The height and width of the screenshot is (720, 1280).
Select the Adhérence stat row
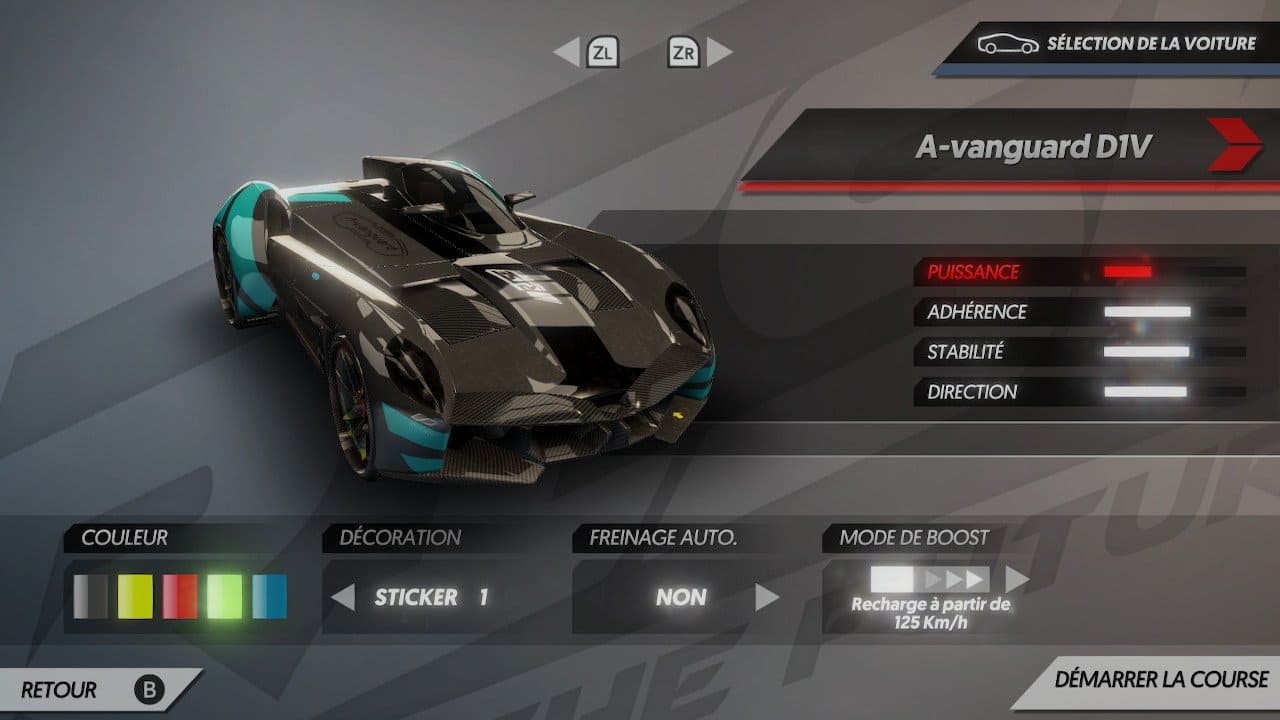coord(1080,312)
